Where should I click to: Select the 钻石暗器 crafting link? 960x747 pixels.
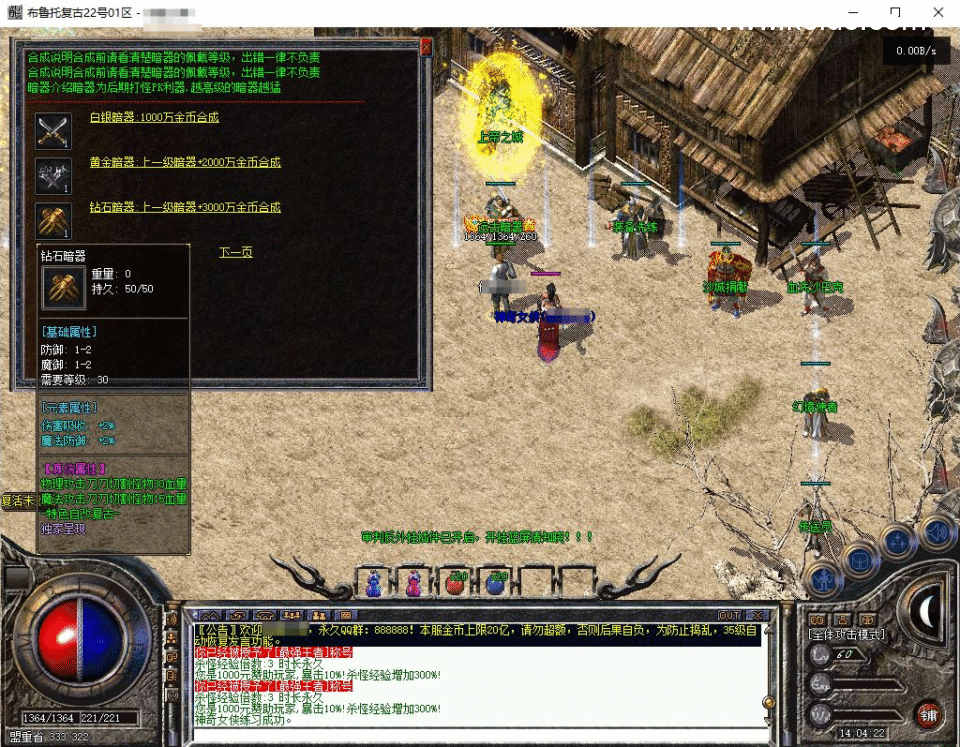185,207
